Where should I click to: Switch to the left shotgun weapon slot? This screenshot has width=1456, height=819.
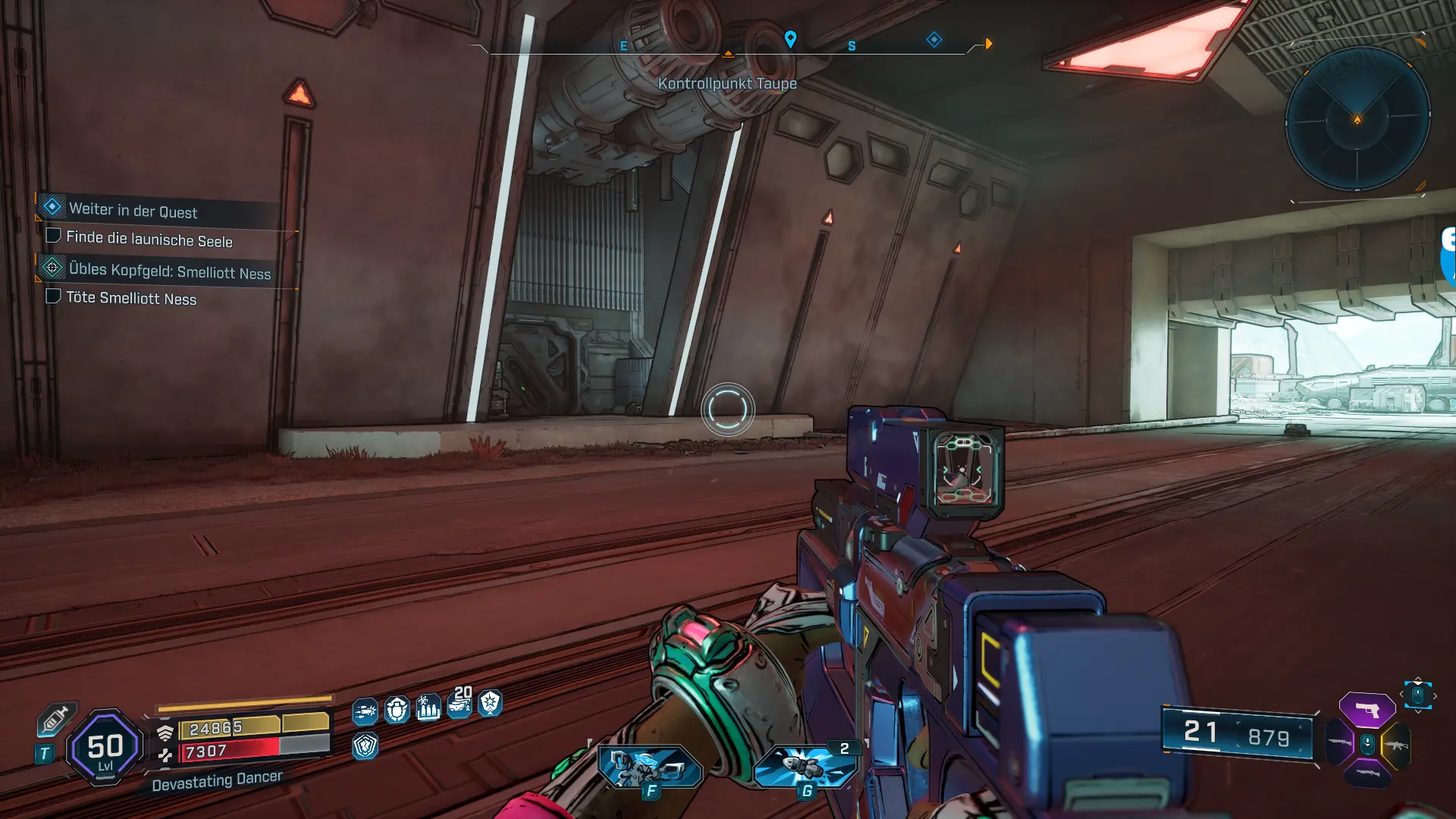pyautogui.click(x=1340, y=743)
